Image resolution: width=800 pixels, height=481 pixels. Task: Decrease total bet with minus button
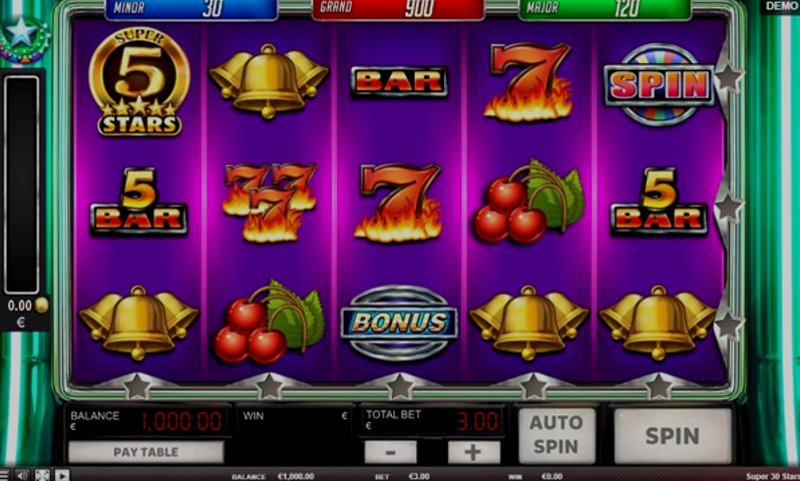(x=399, y=452)
